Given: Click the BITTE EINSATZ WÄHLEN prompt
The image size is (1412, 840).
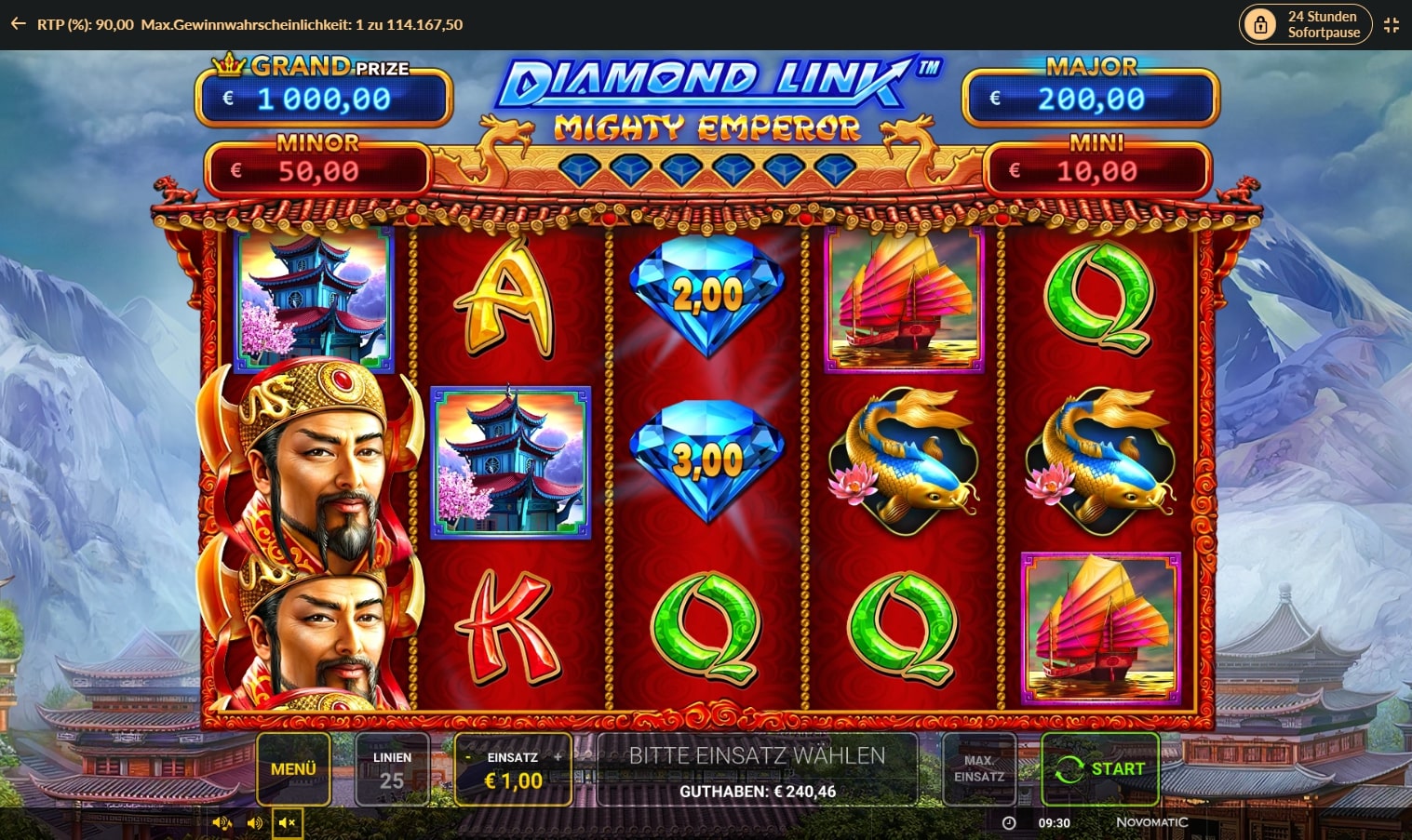Looking at the screenshot, I should 759,756.
